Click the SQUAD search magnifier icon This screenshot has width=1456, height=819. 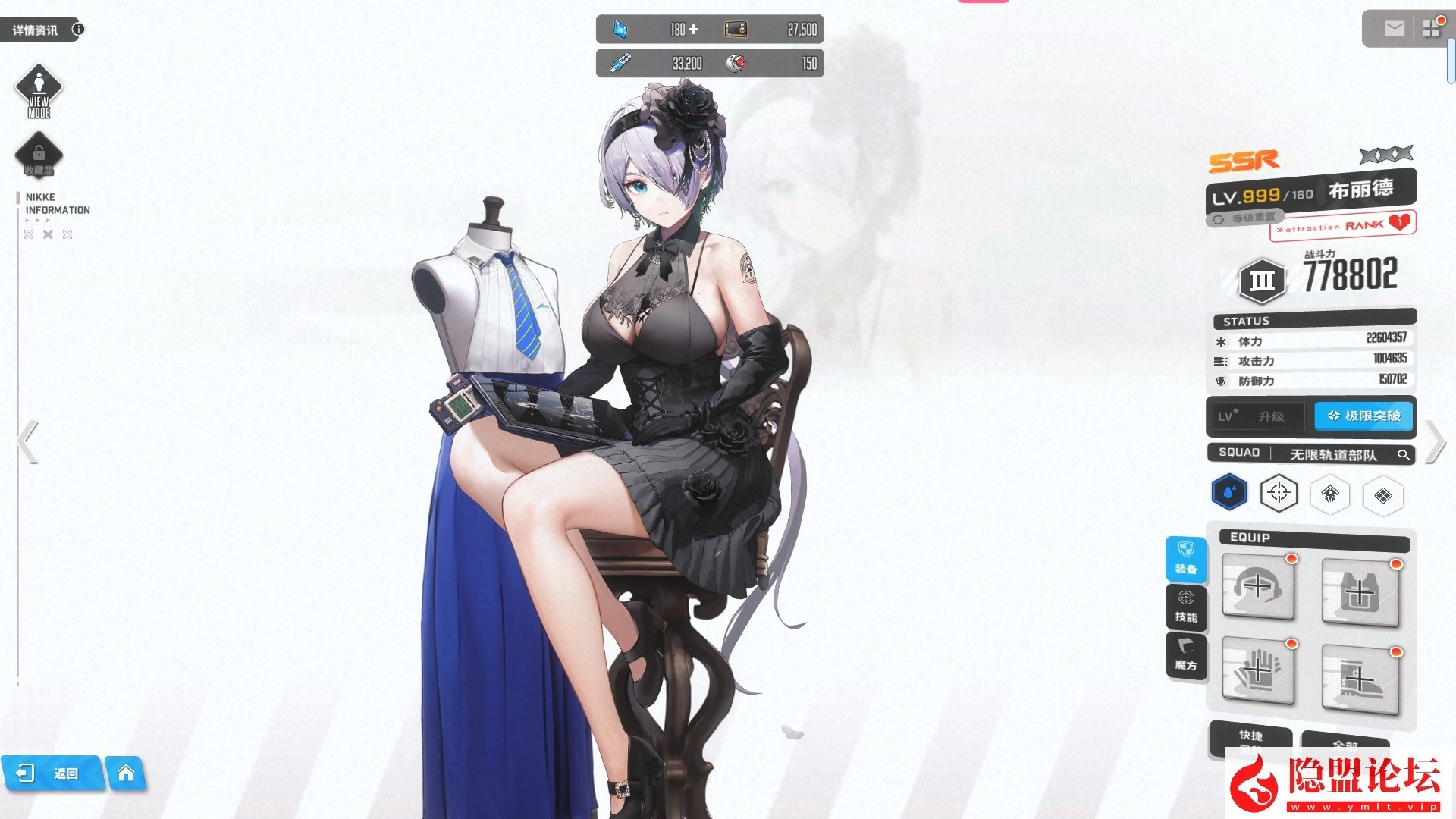(x=1405, y=455)
